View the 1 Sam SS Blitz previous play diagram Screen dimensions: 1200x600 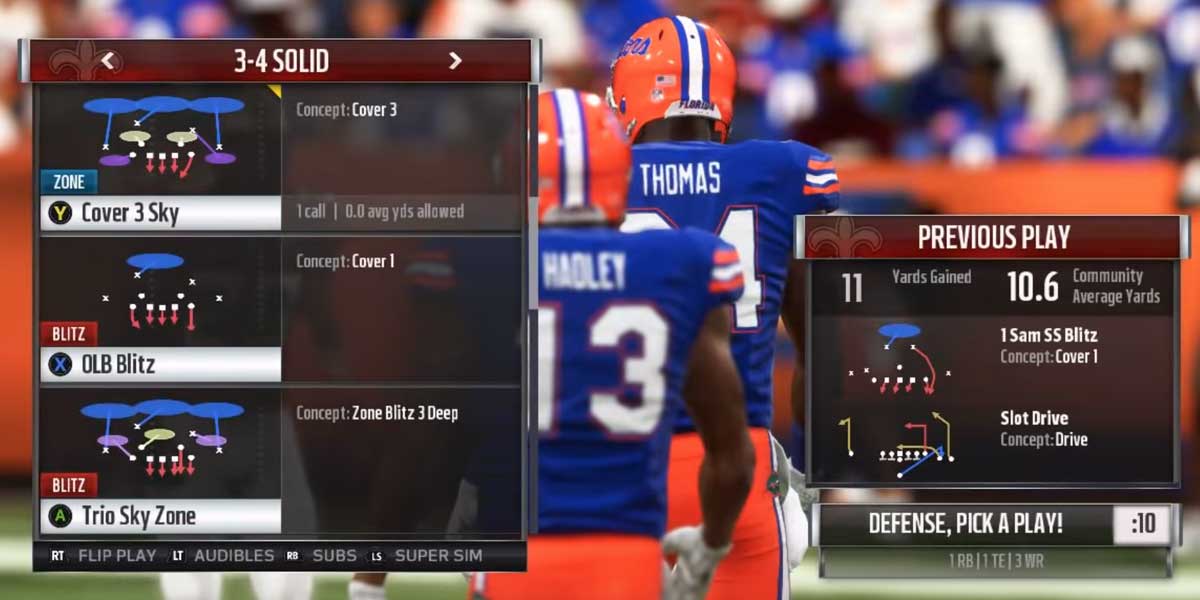coord(900,356)
